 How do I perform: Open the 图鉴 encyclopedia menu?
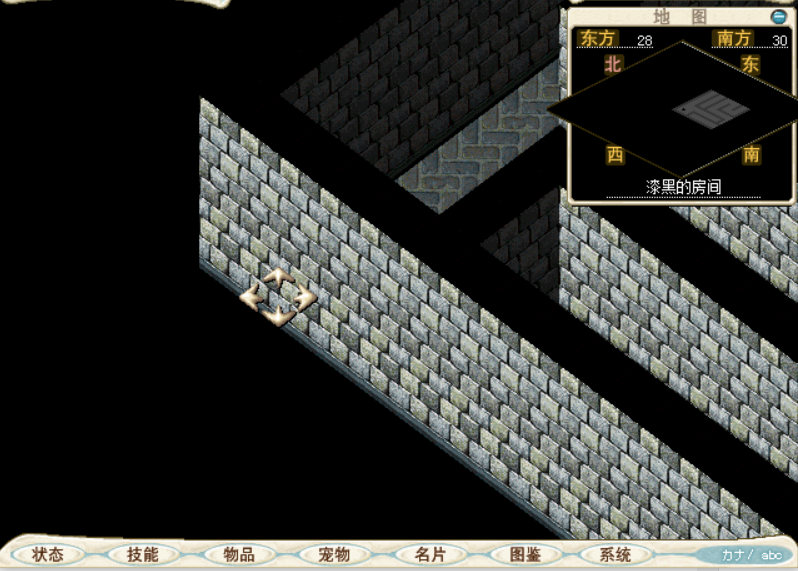click(x=524, y=554)
